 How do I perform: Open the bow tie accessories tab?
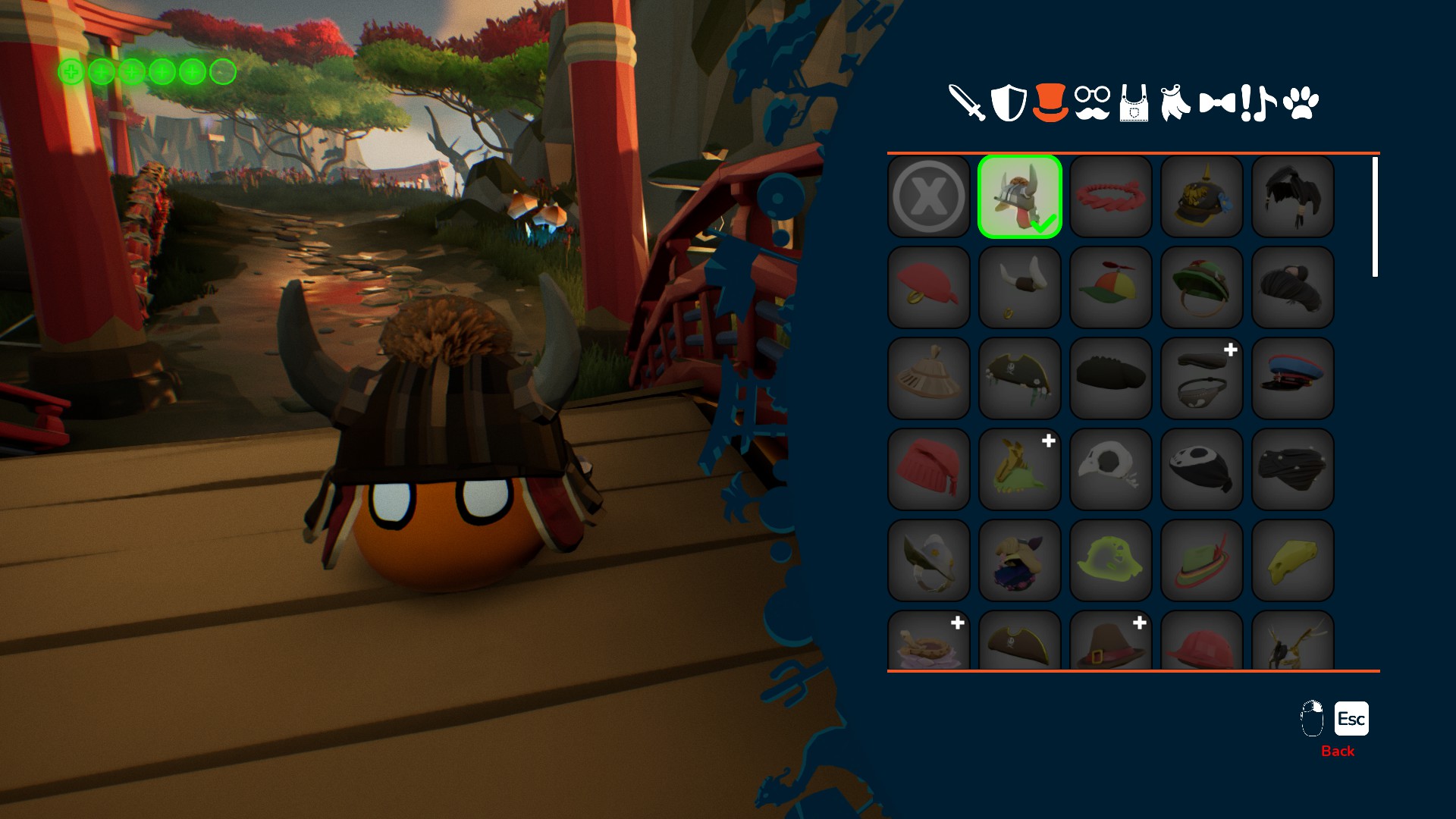[1216, 103]
